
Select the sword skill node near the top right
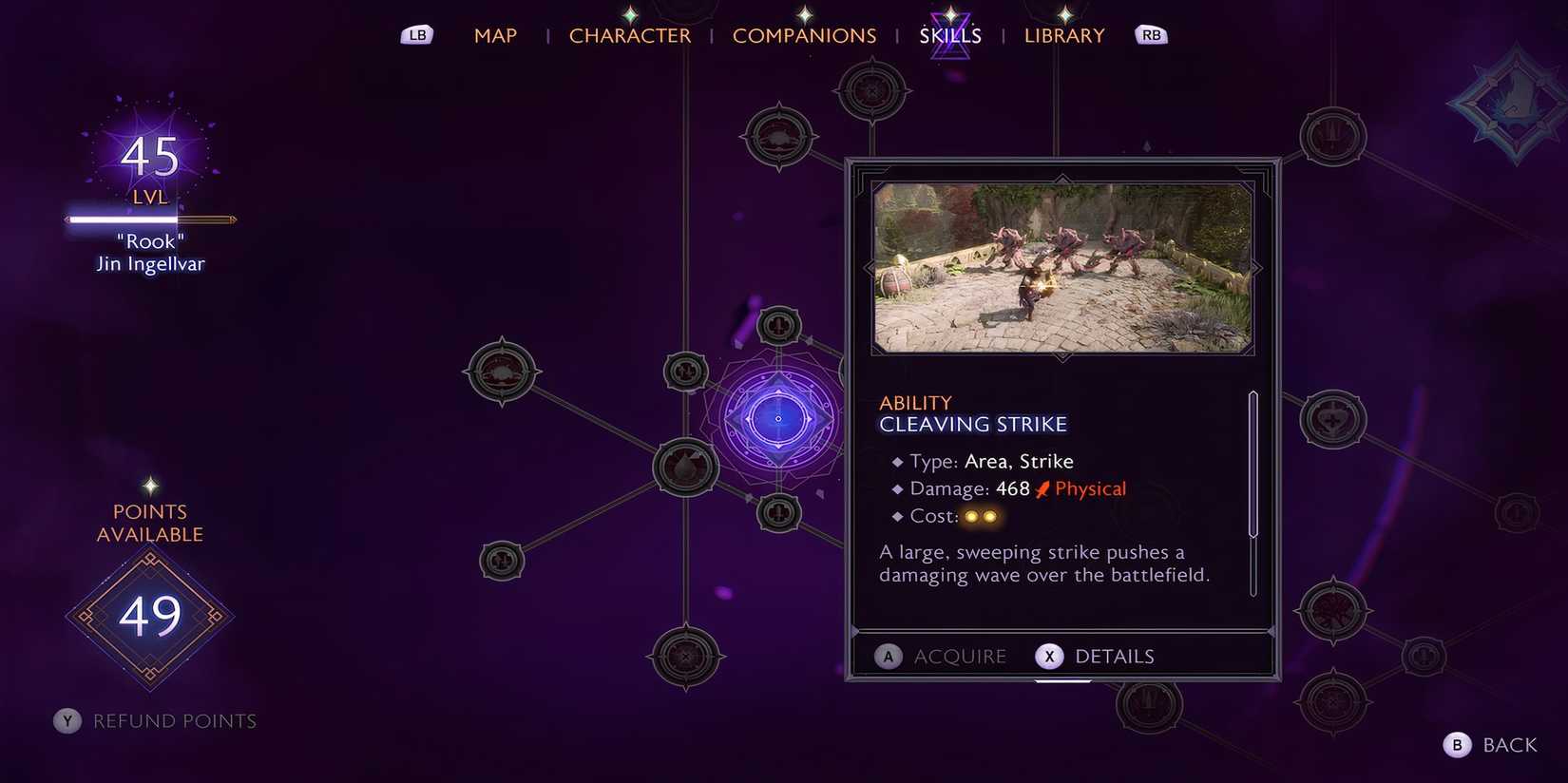coord(1333,136)
